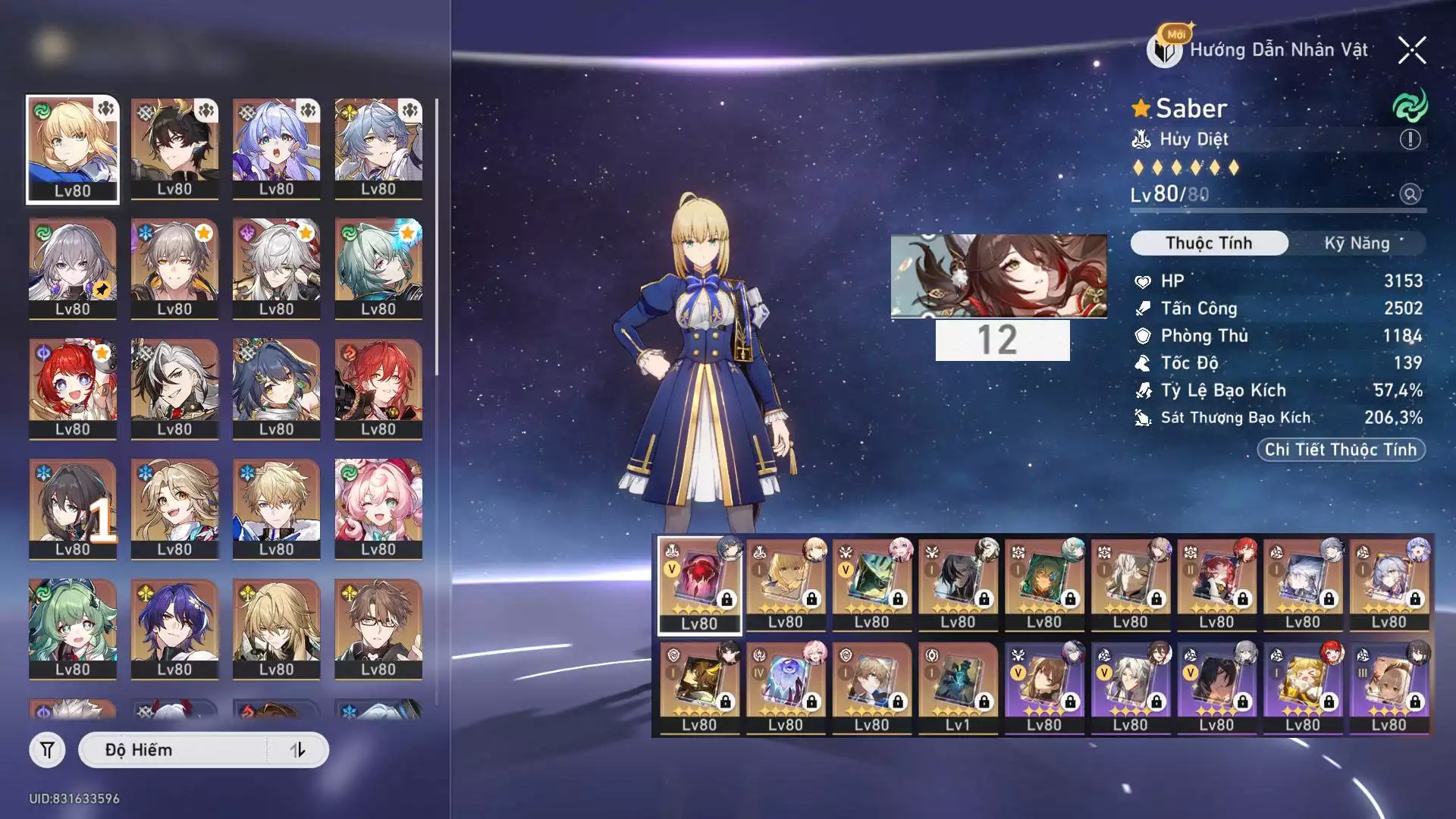Select the green-haired girl with hat portrait
The width and height of the screenshot is (1456, 819).
click(x=73, y=628)
